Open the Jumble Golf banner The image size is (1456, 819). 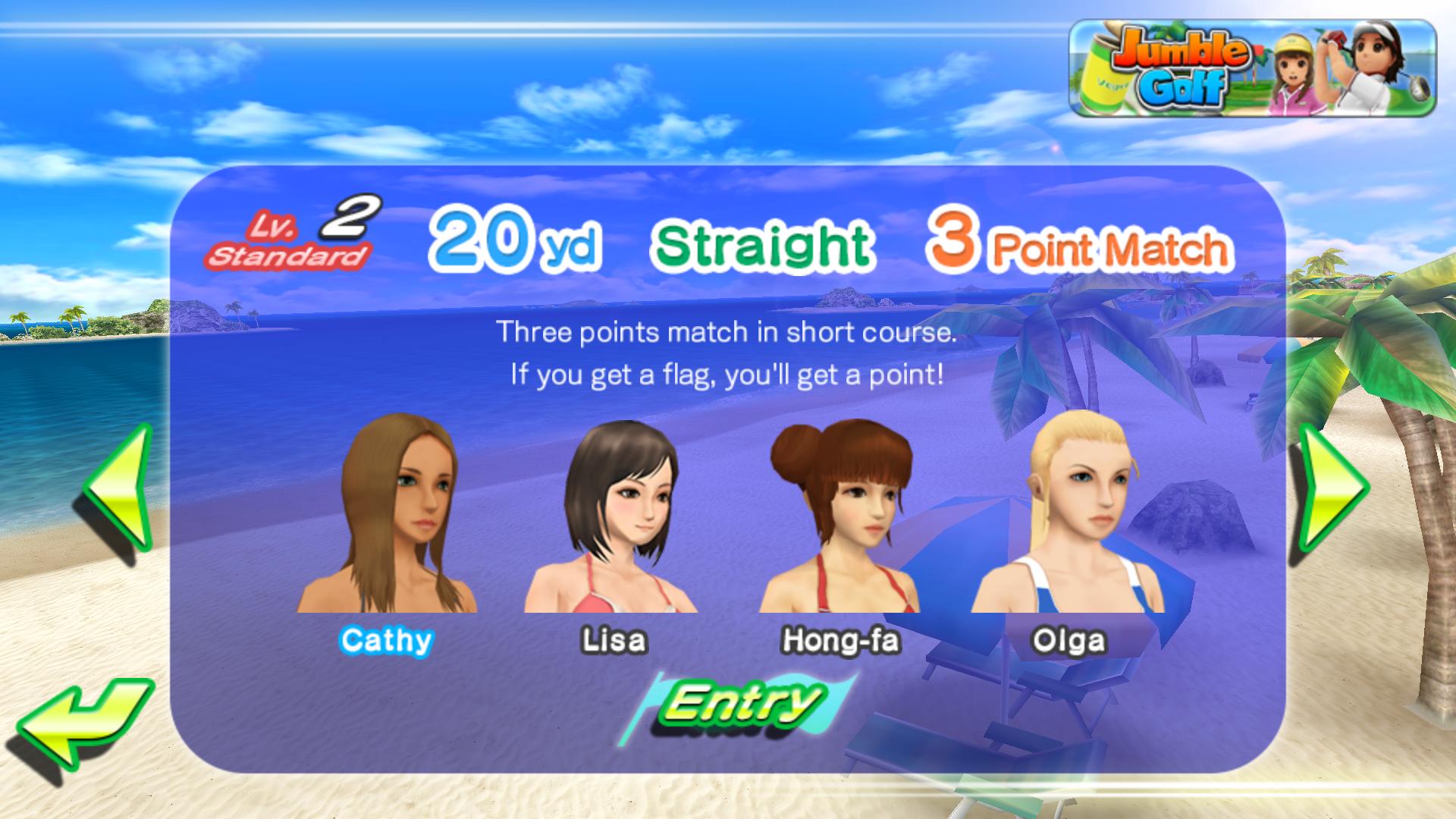pos(1253,68)
